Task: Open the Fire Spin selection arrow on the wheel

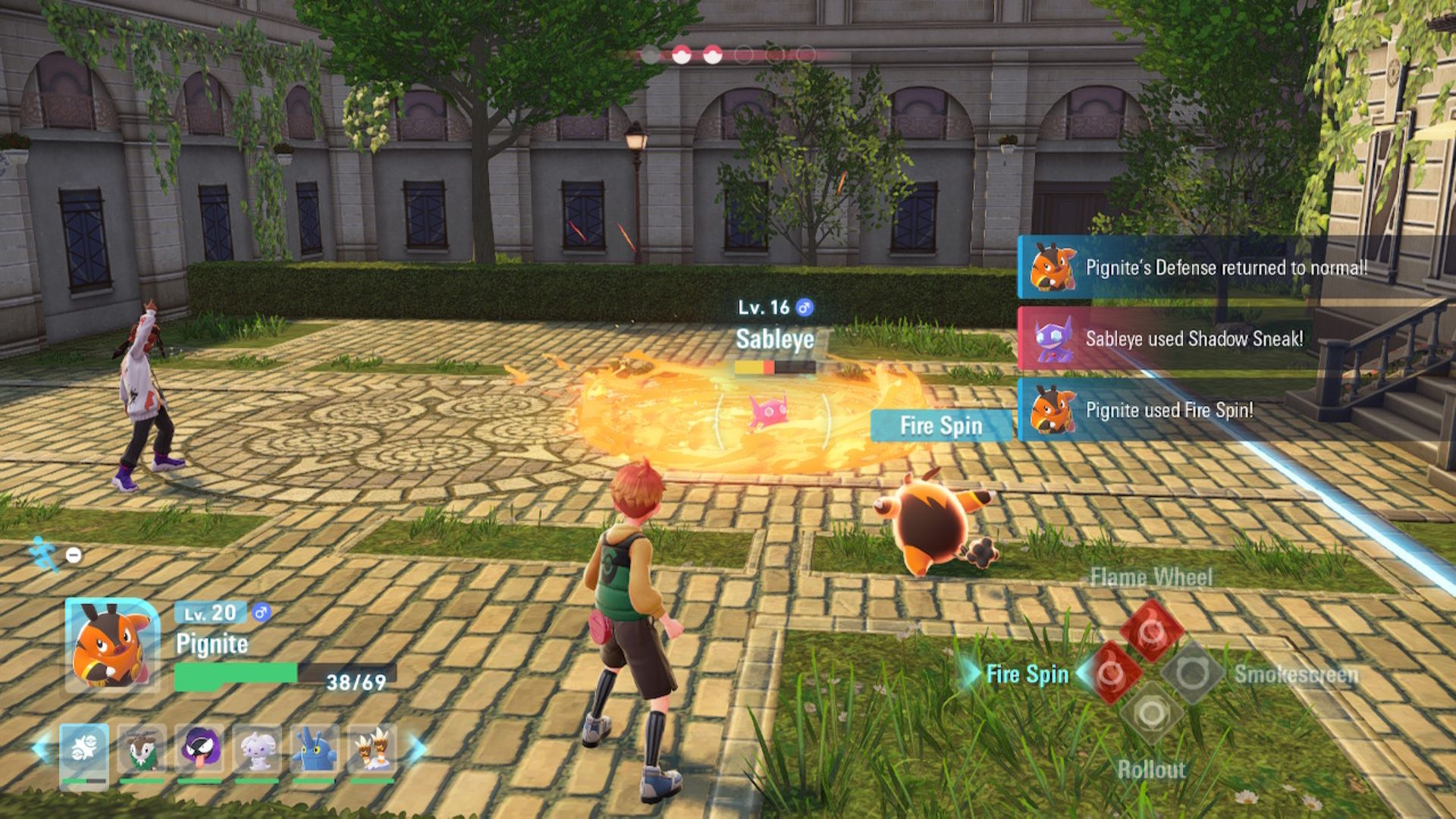Action: (1084, 673)
